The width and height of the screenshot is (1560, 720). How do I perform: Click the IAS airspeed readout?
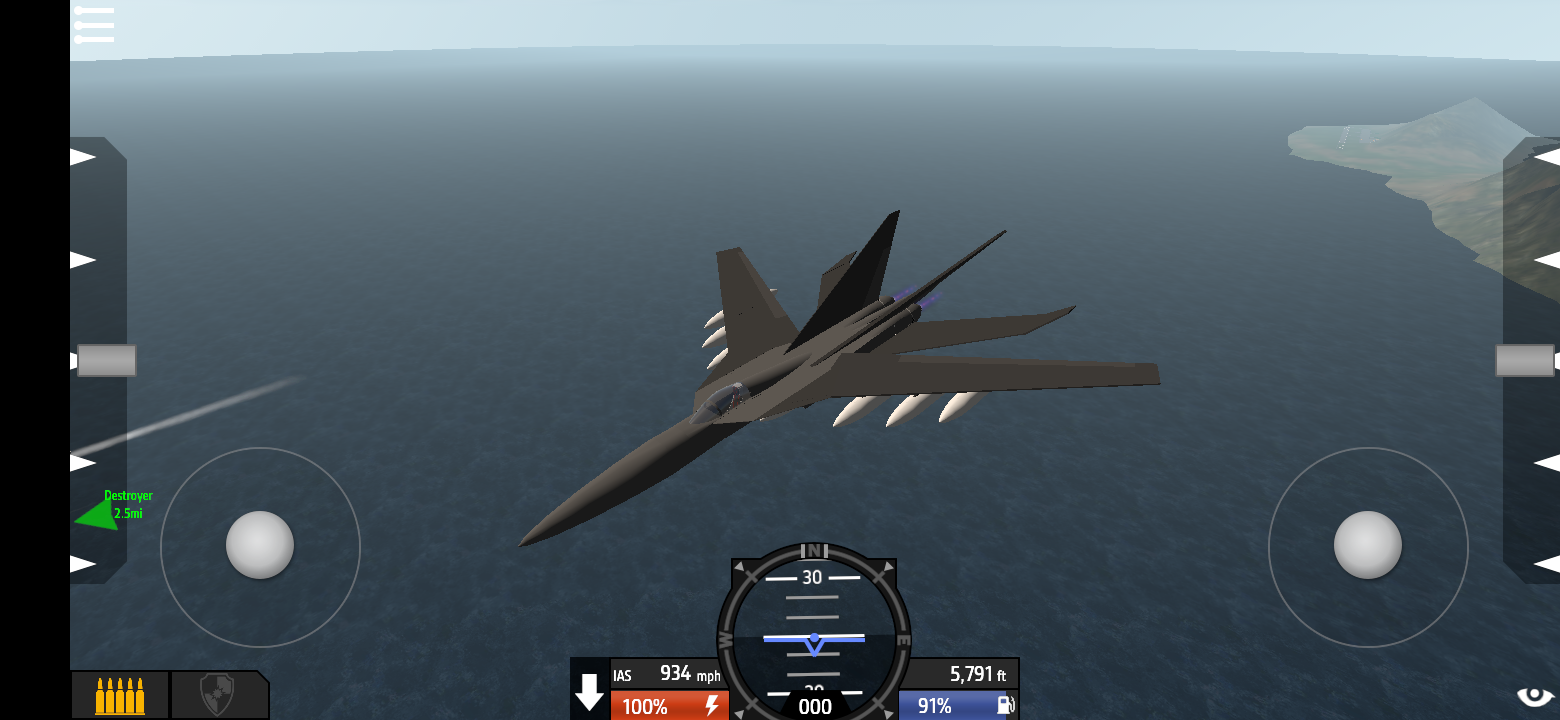tap(666, 675)
